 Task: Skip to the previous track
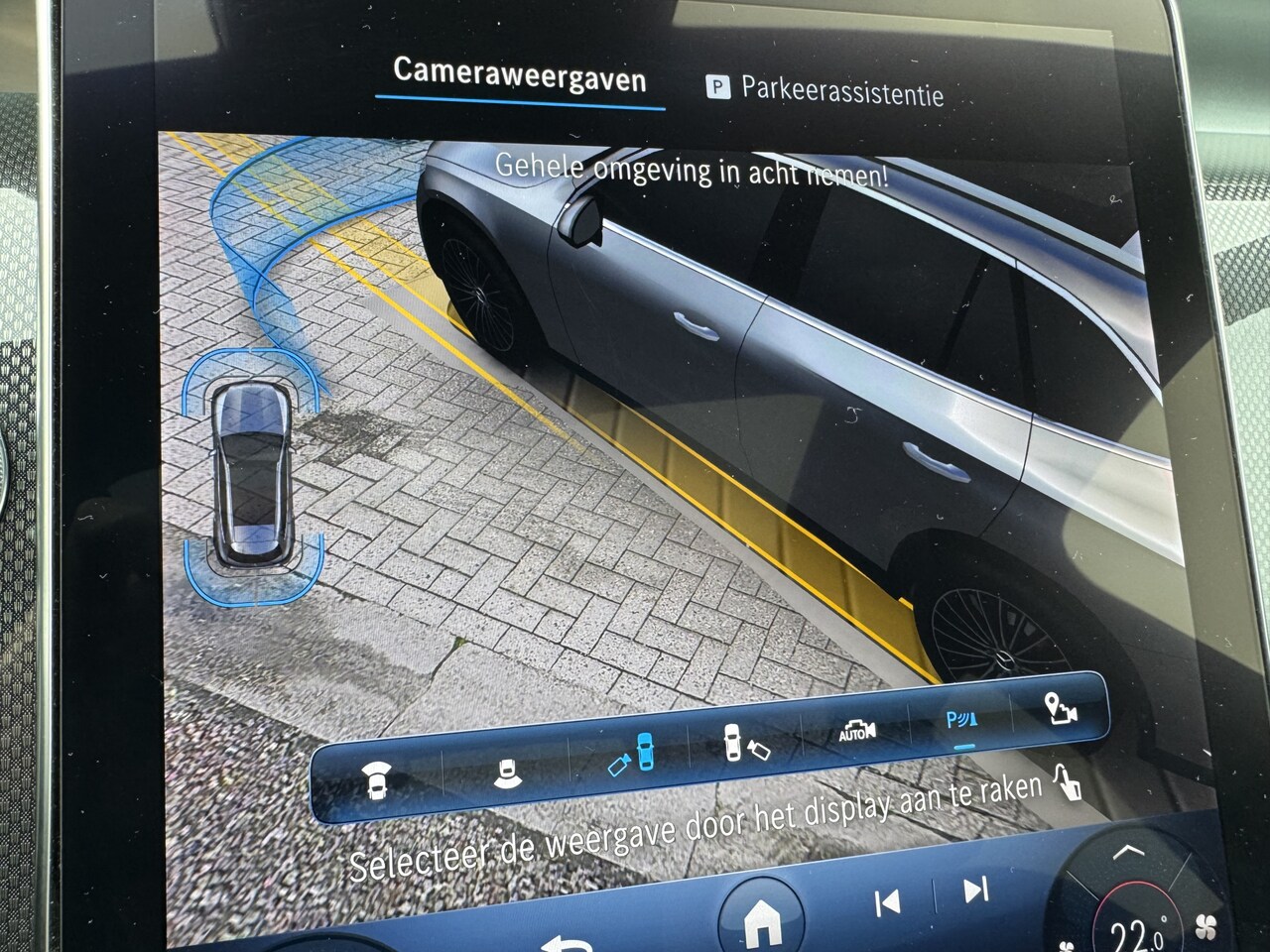click(x=887, y=902)
